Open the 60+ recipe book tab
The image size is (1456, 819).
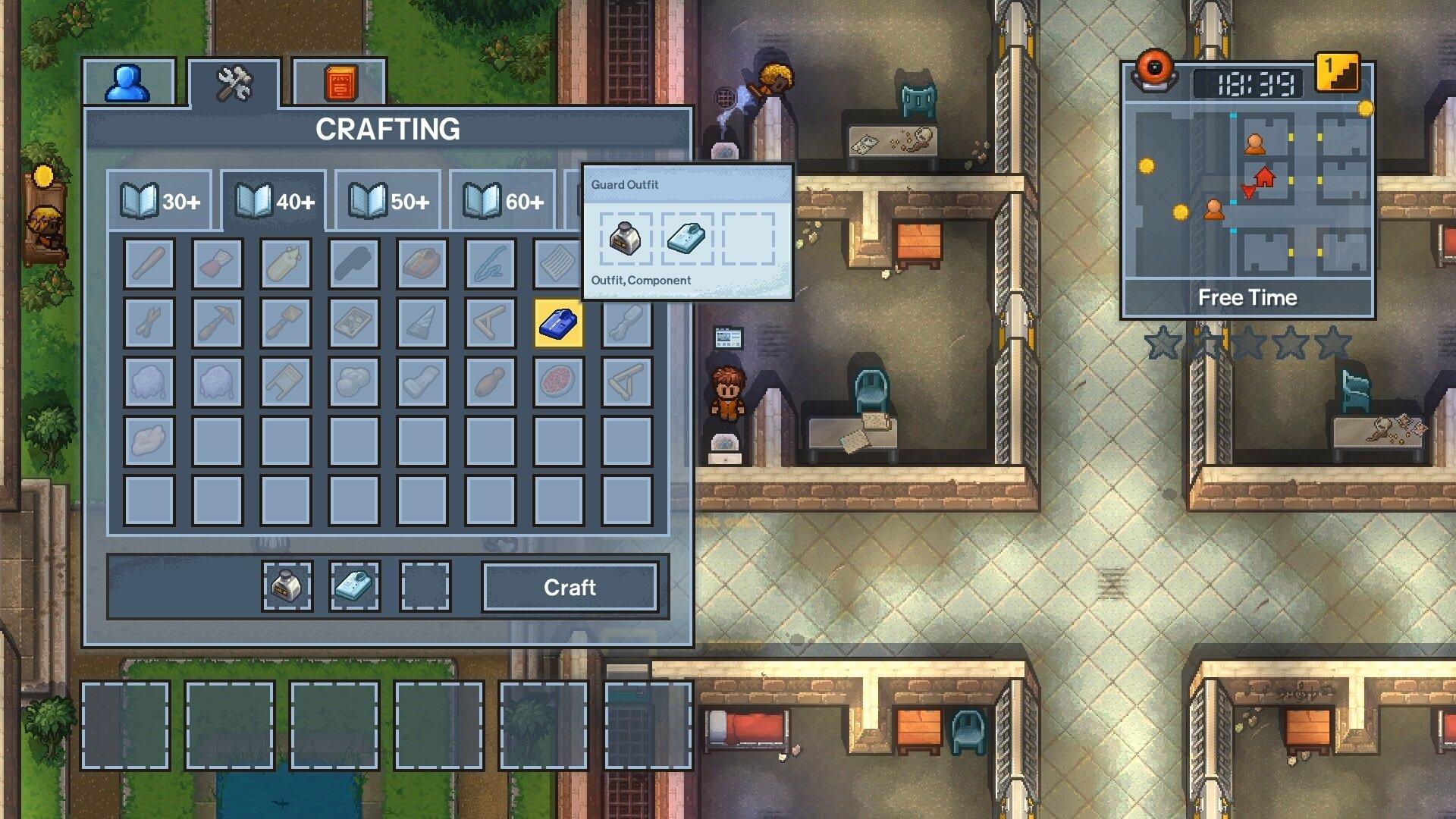pyautogui.click(x=500, y=200)
